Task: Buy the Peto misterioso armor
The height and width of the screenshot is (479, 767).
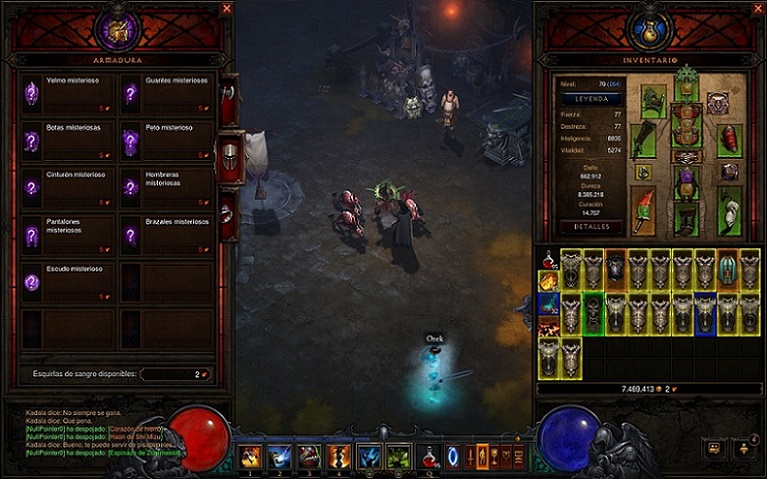Action: (x=166, y=141)
